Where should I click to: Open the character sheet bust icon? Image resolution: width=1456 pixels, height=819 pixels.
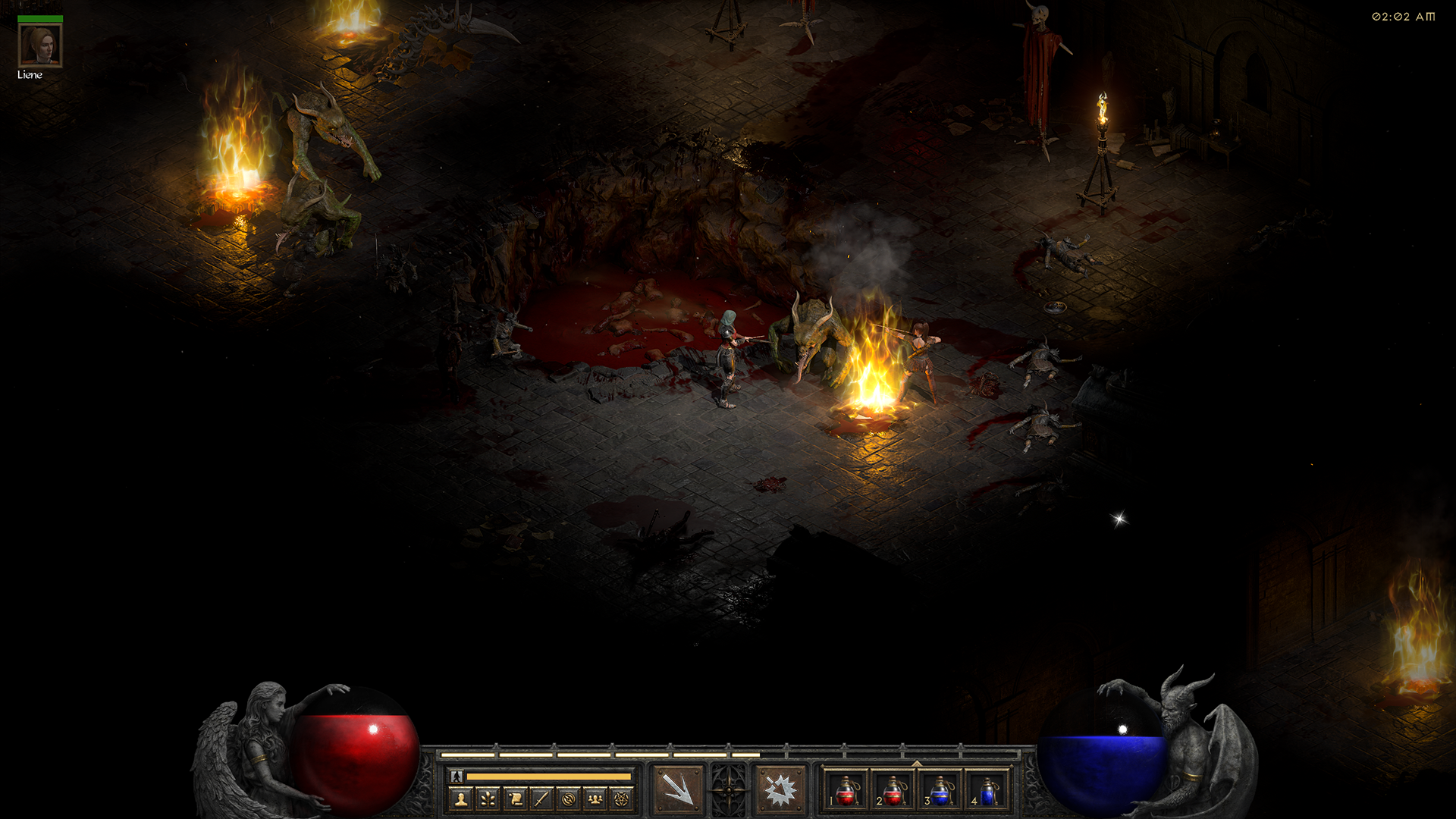click(461, 799)
